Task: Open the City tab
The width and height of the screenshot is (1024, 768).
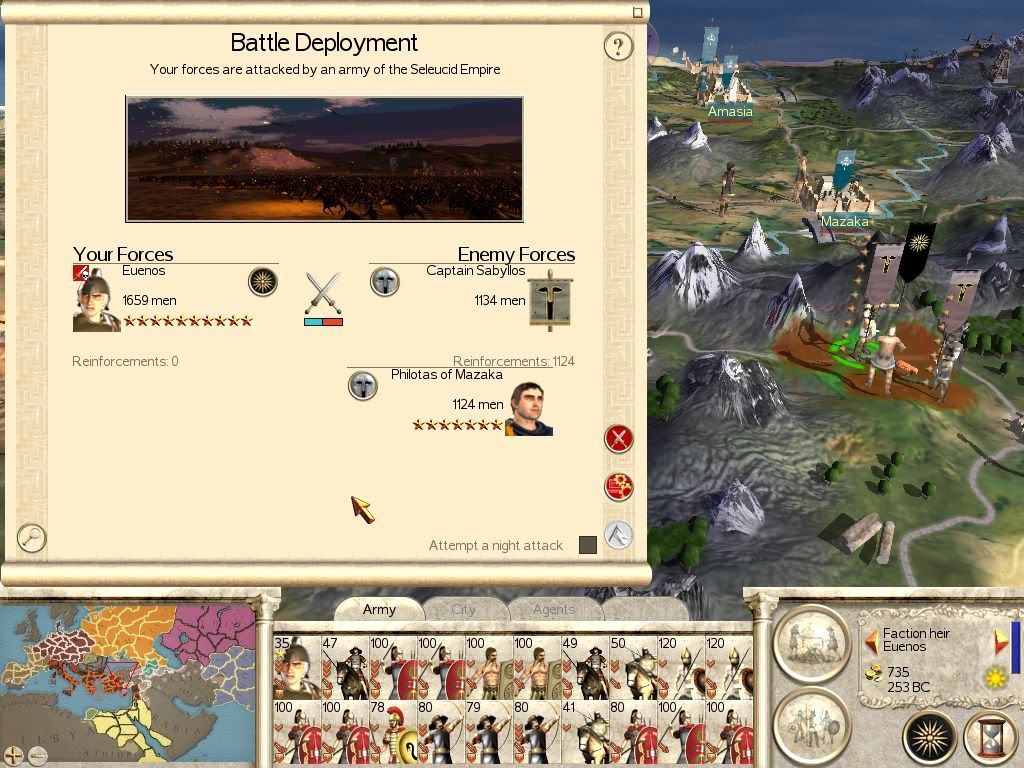Action: (x=463, y=609)
